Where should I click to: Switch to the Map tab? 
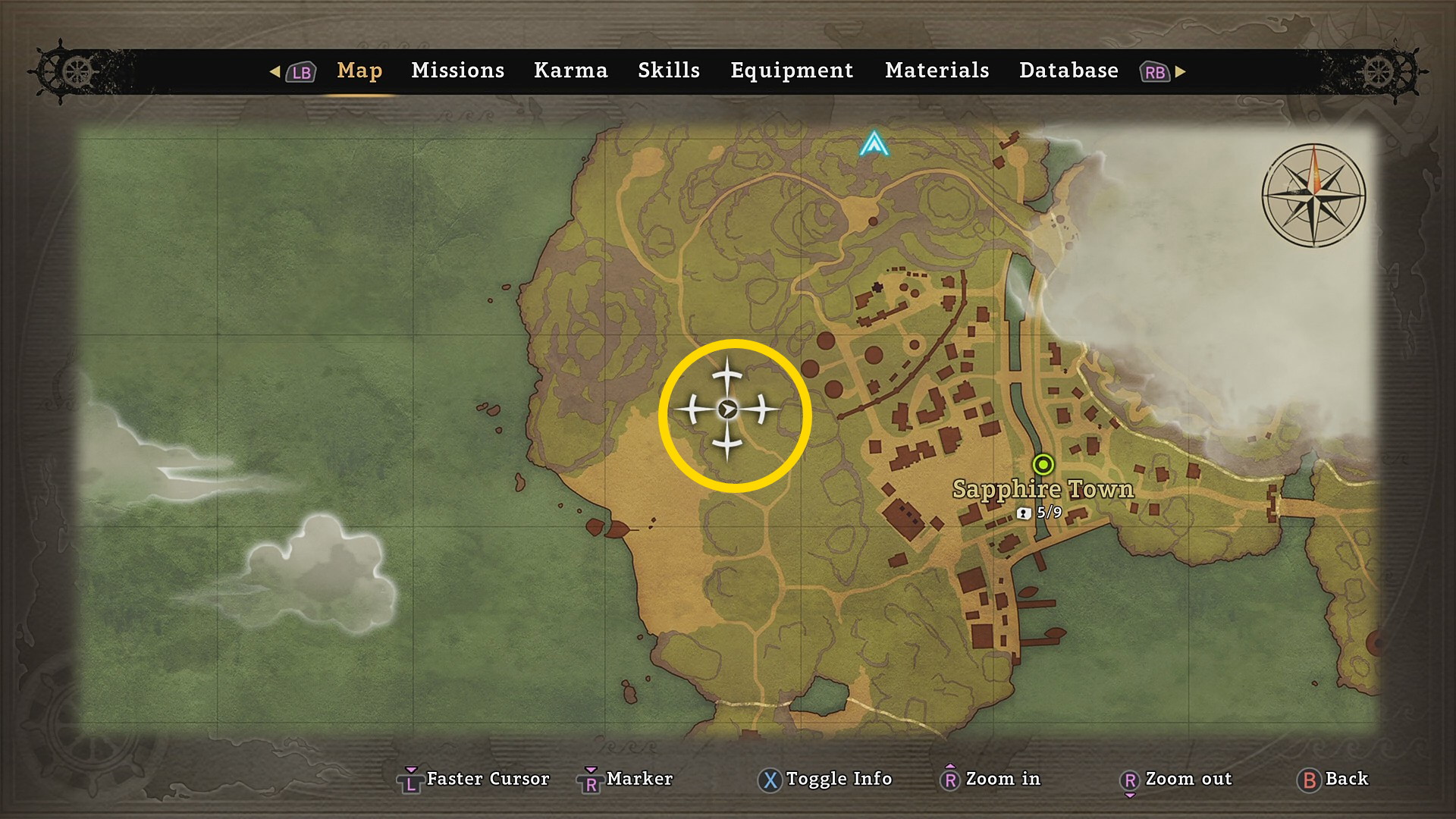tap(359, 71)
